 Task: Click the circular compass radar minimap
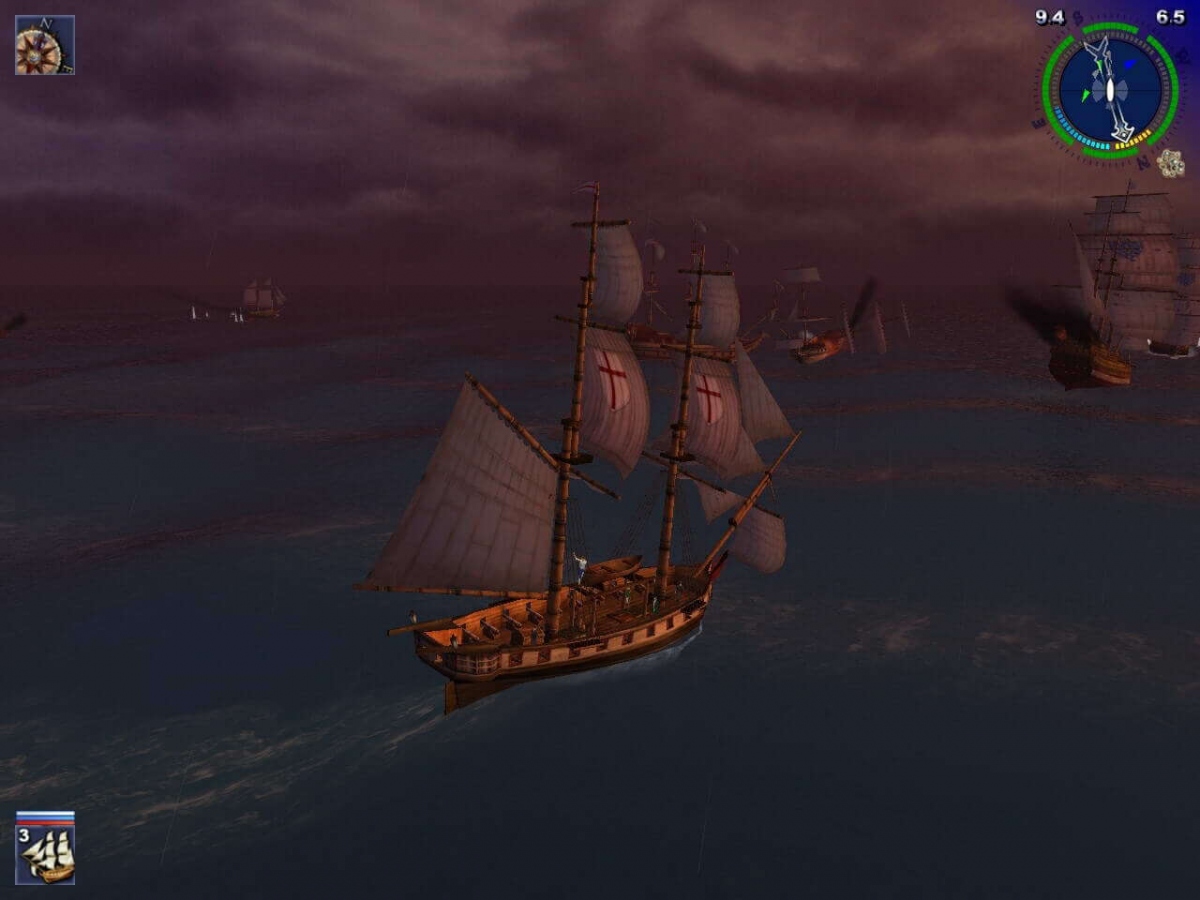pos(1109,91)
